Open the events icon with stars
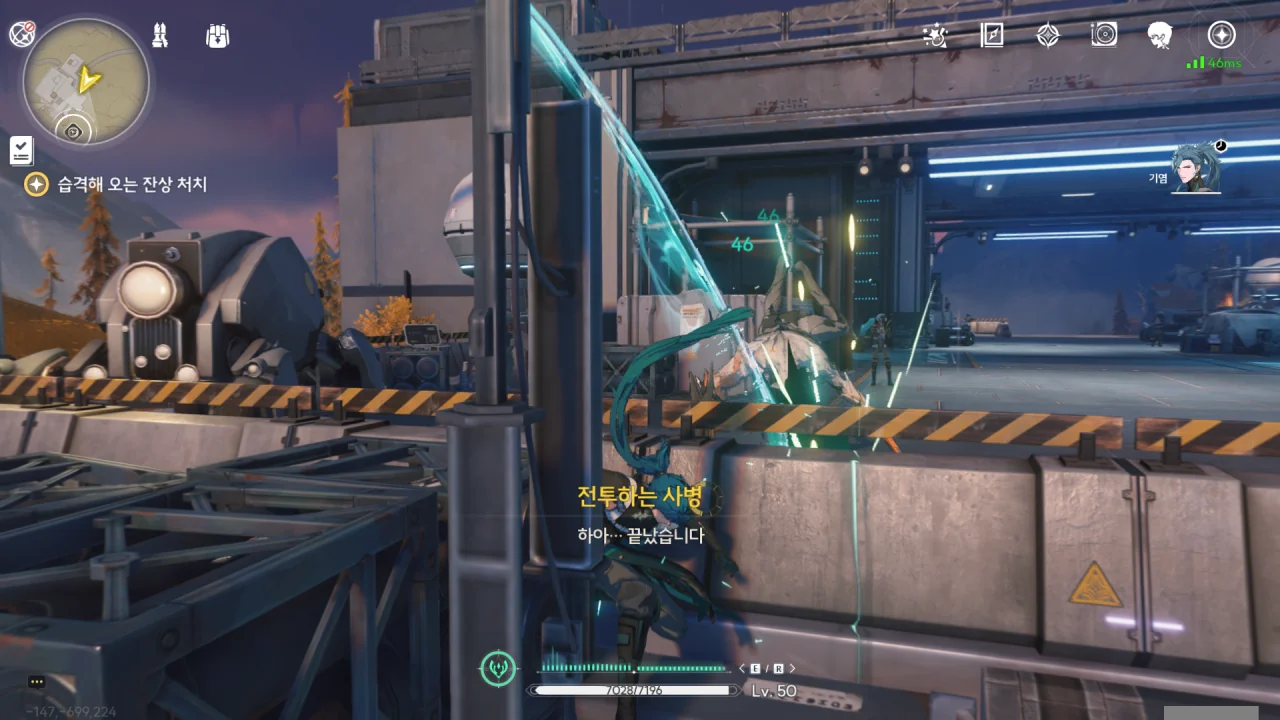 tap(935, 35)
